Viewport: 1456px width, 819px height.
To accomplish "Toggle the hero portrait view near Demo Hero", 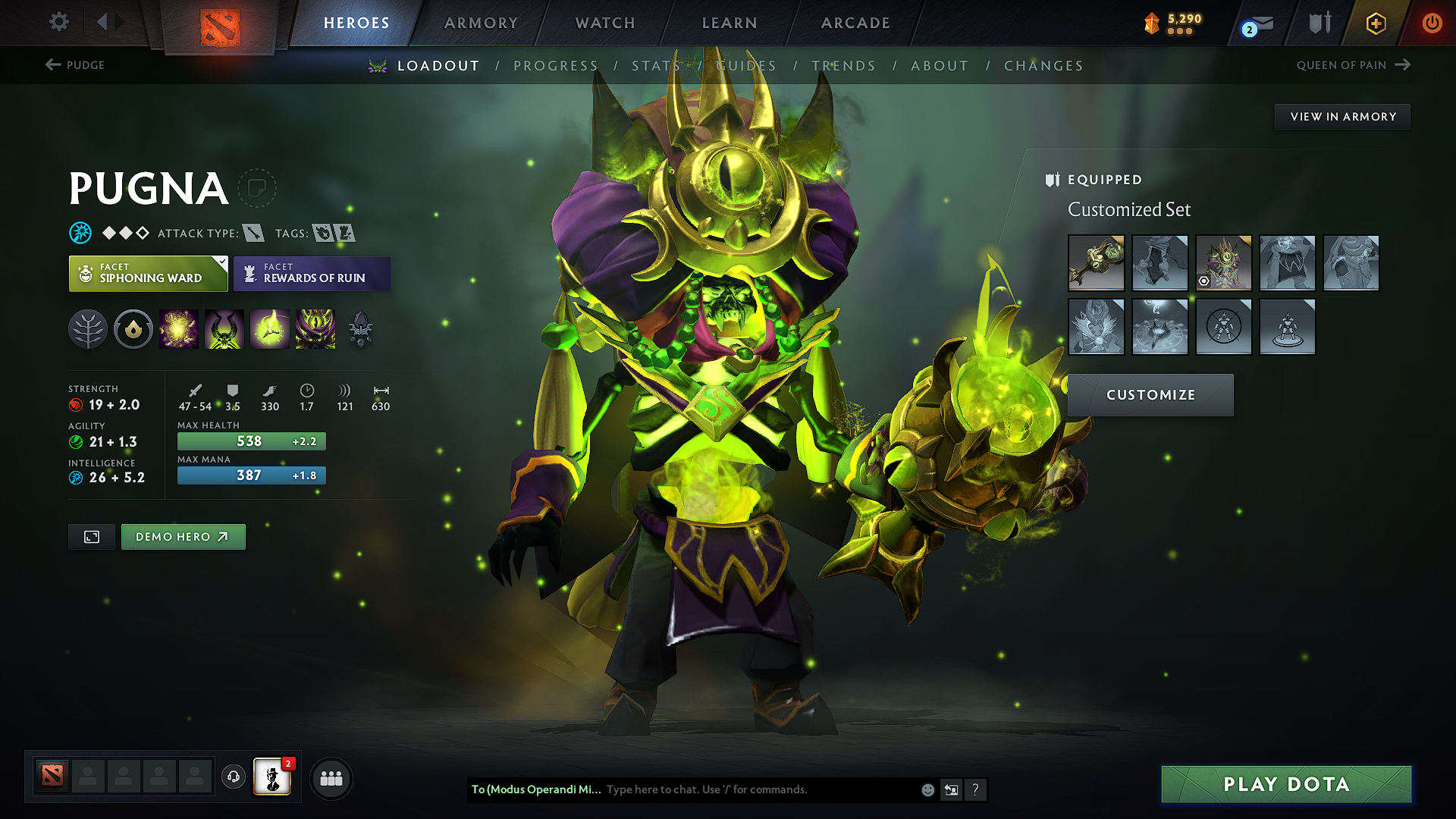I will pyautogui.click(x=91, y=536).
